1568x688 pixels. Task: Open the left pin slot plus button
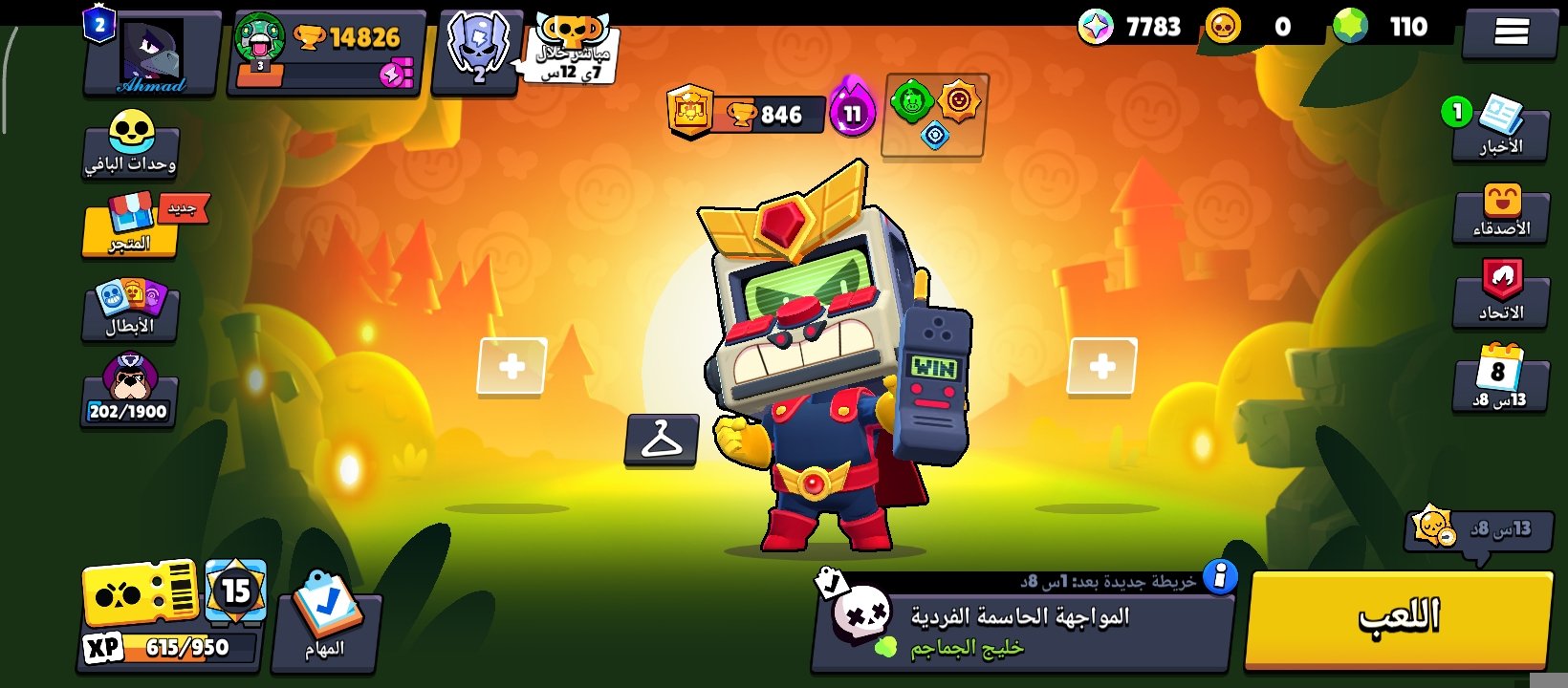tap(512, 364)
